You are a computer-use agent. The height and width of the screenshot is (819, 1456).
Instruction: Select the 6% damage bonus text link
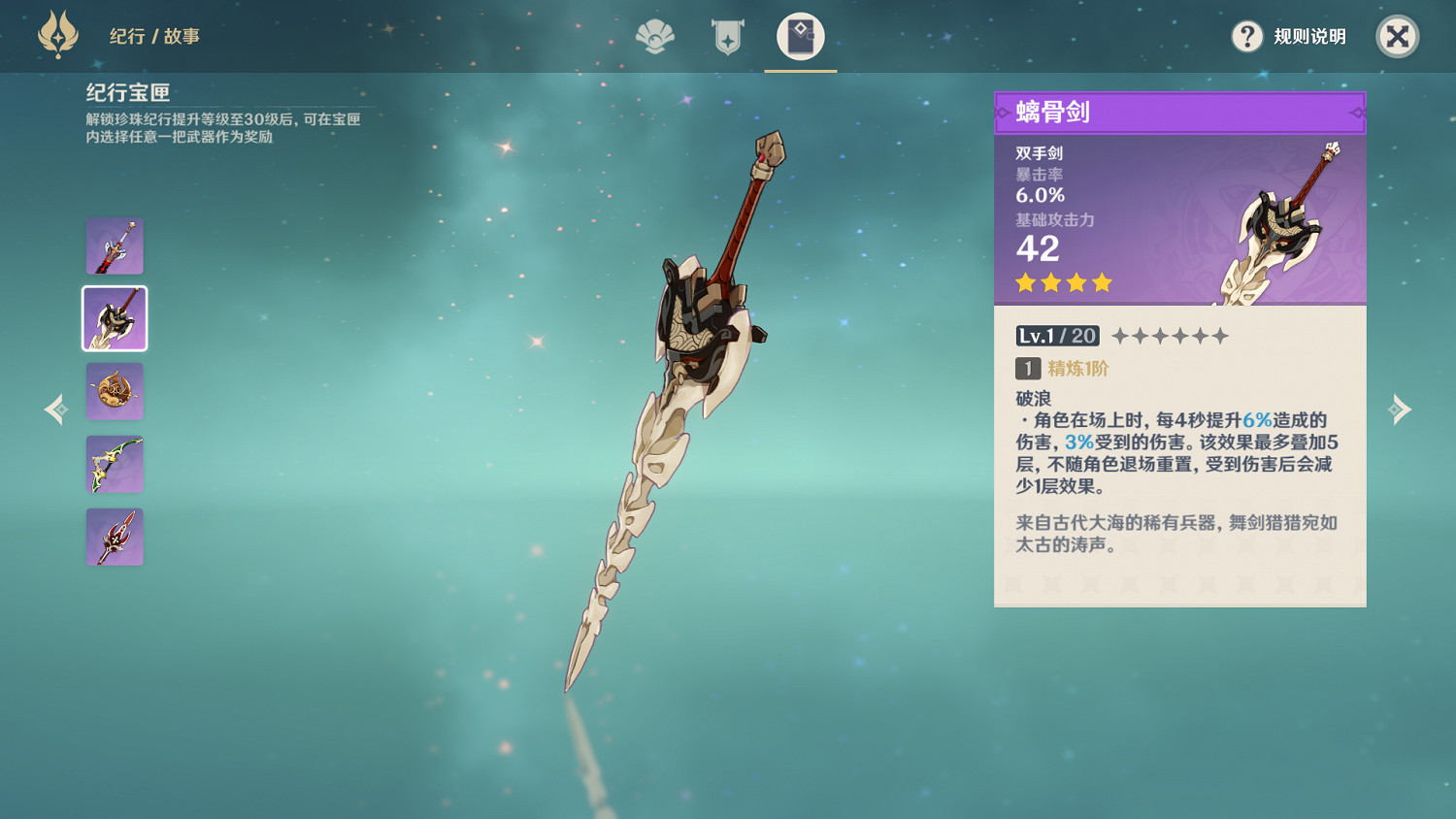[1255, 420]
